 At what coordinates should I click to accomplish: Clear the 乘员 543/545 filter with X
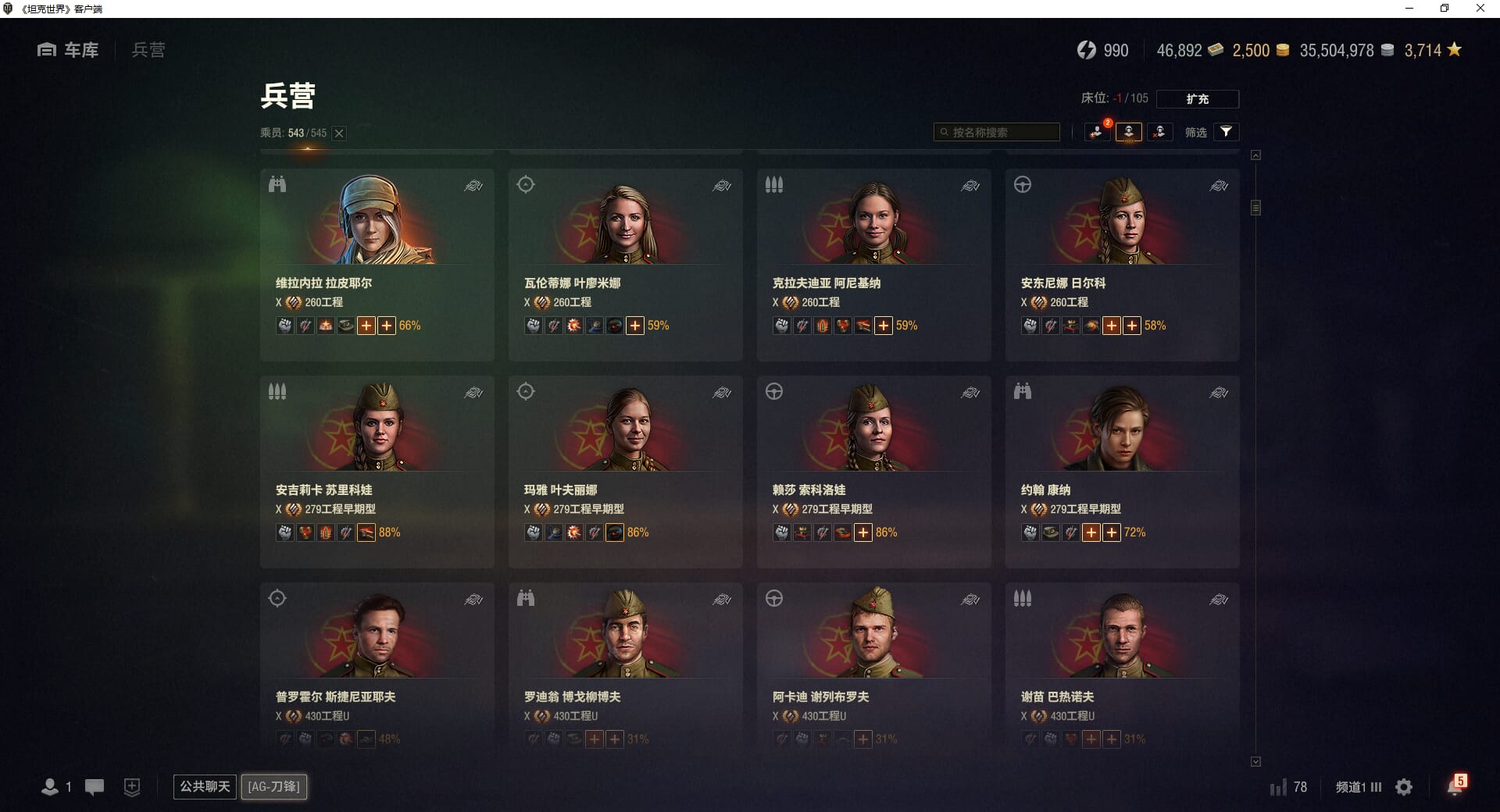(x=339, y=134)
